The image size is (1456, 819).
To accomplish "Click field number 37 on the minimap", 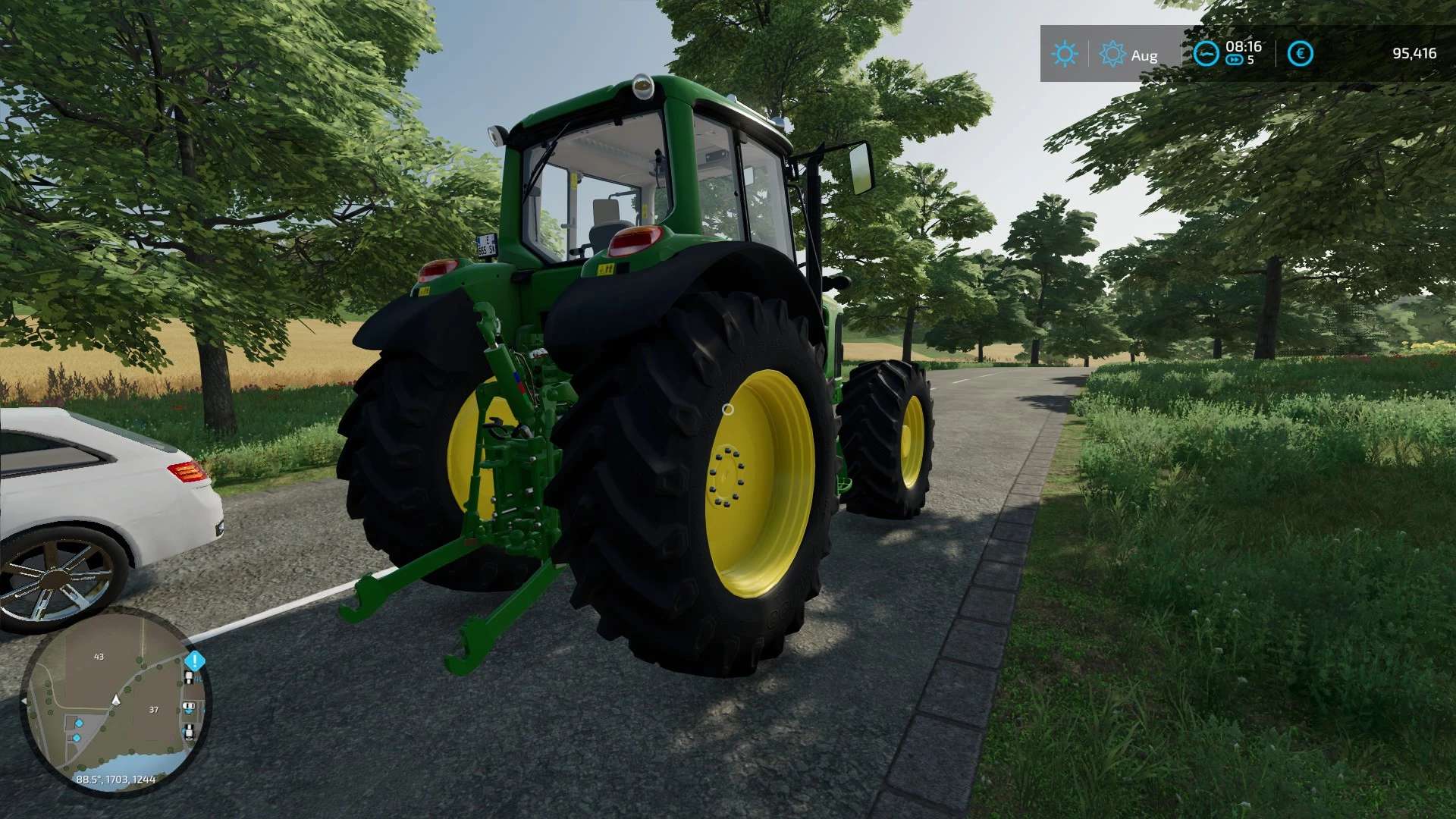I will pyautogui.click(x=153, y=710).
